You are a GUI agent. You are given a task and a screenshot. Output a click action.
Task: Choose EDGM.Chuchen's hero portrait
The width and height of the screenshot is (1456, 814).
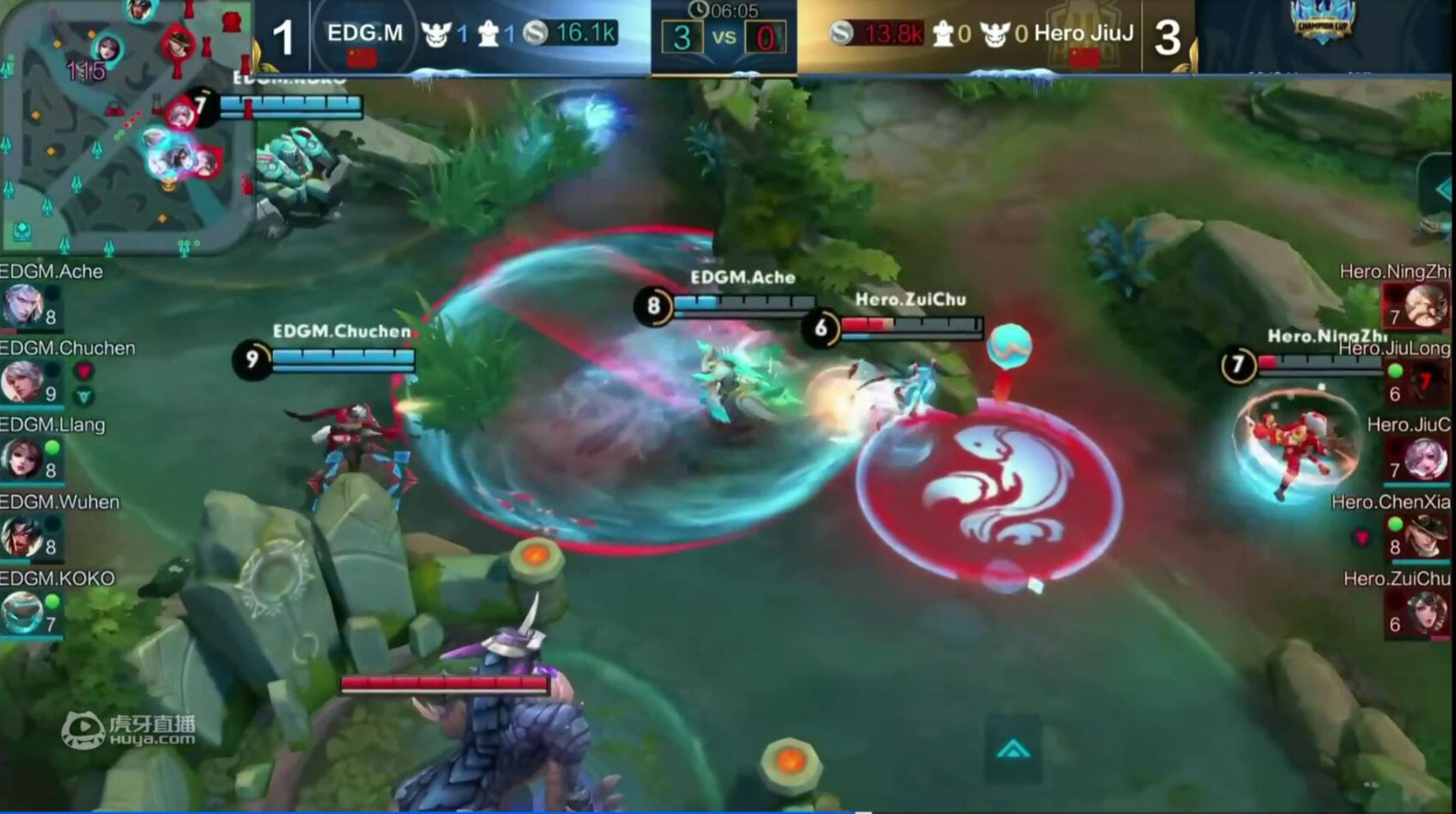point(22,381)
